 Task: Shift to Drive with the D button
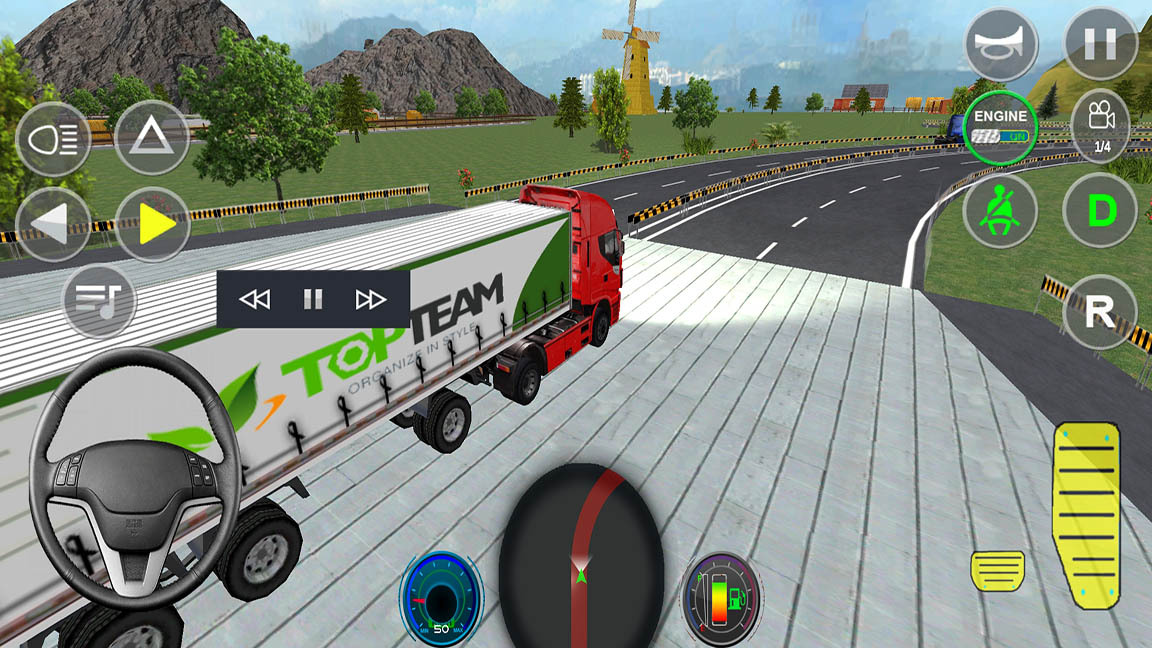point(1100,211)
